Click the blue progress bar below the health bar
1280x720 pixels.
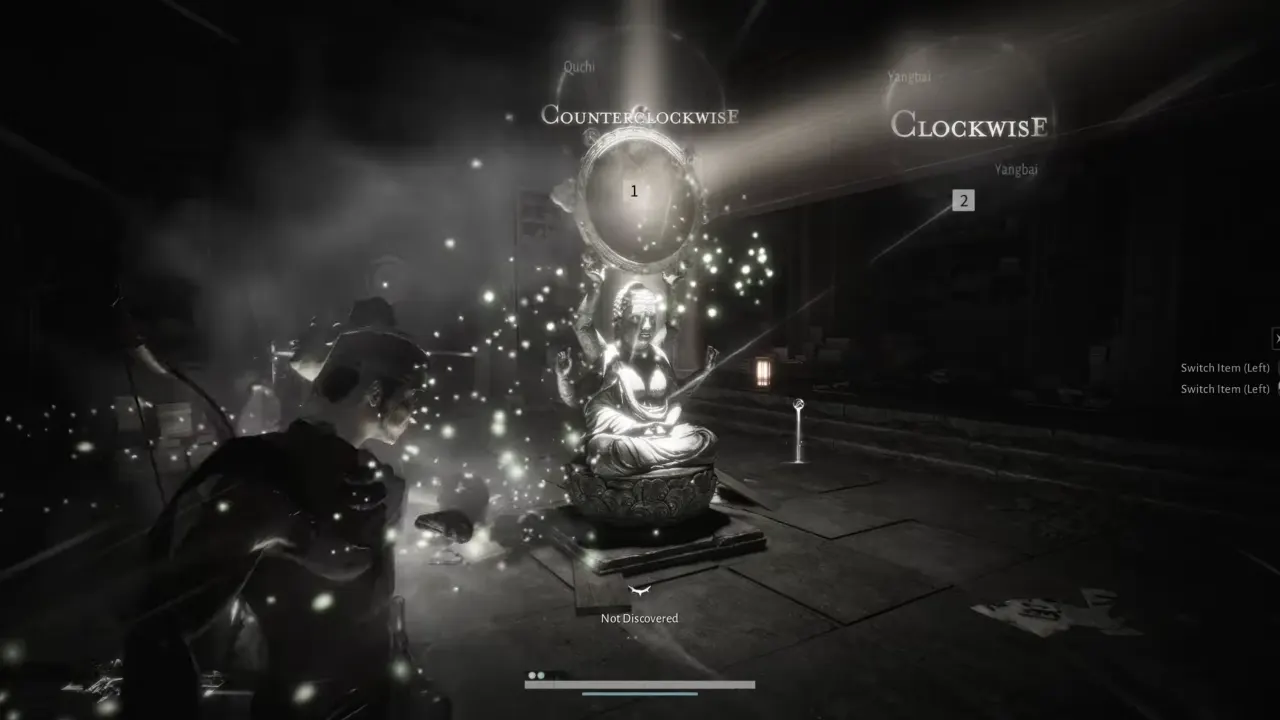pyautogui.click(x=638, y=693)
